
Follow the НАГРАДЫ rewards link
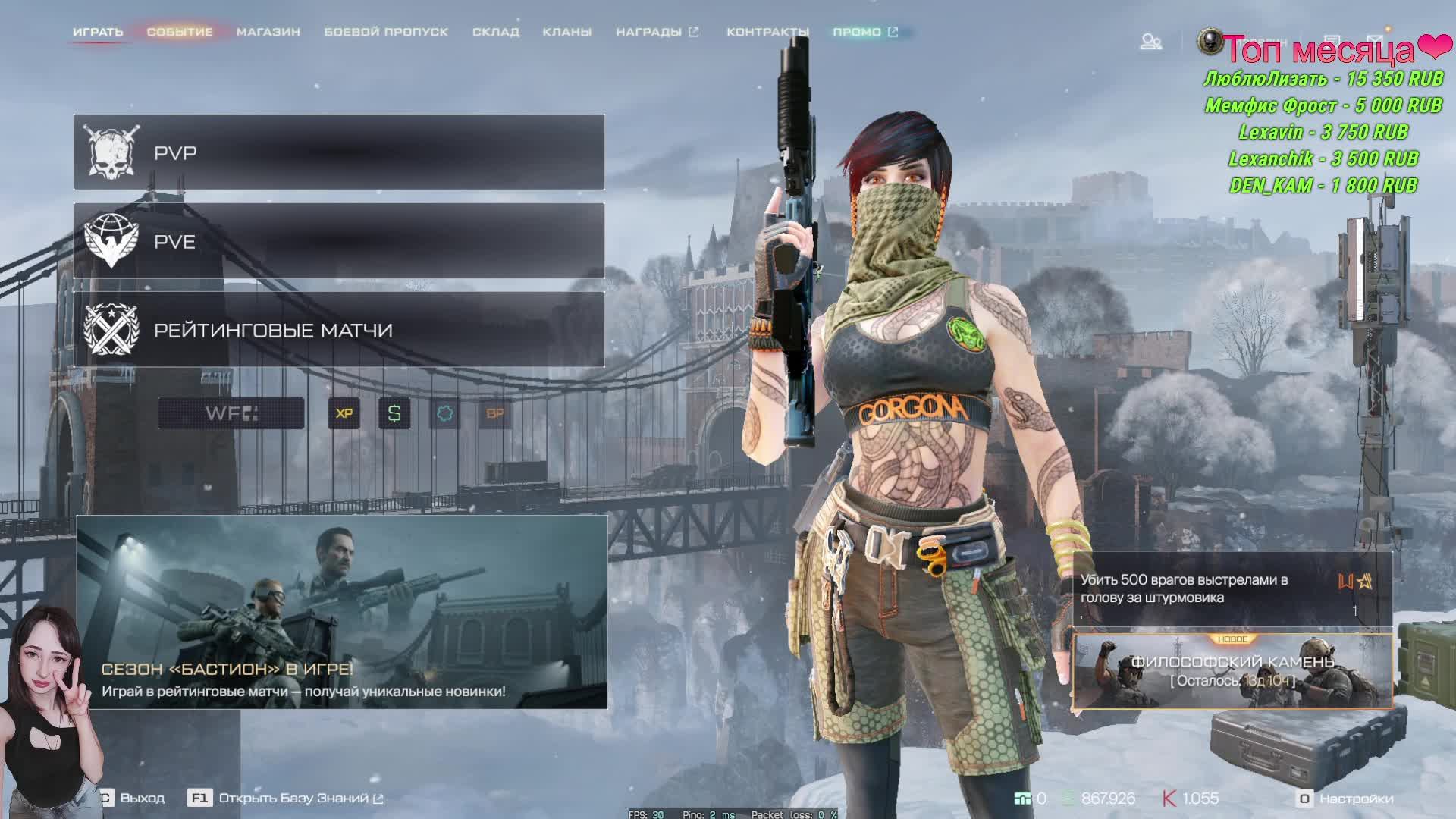point(657,32)
